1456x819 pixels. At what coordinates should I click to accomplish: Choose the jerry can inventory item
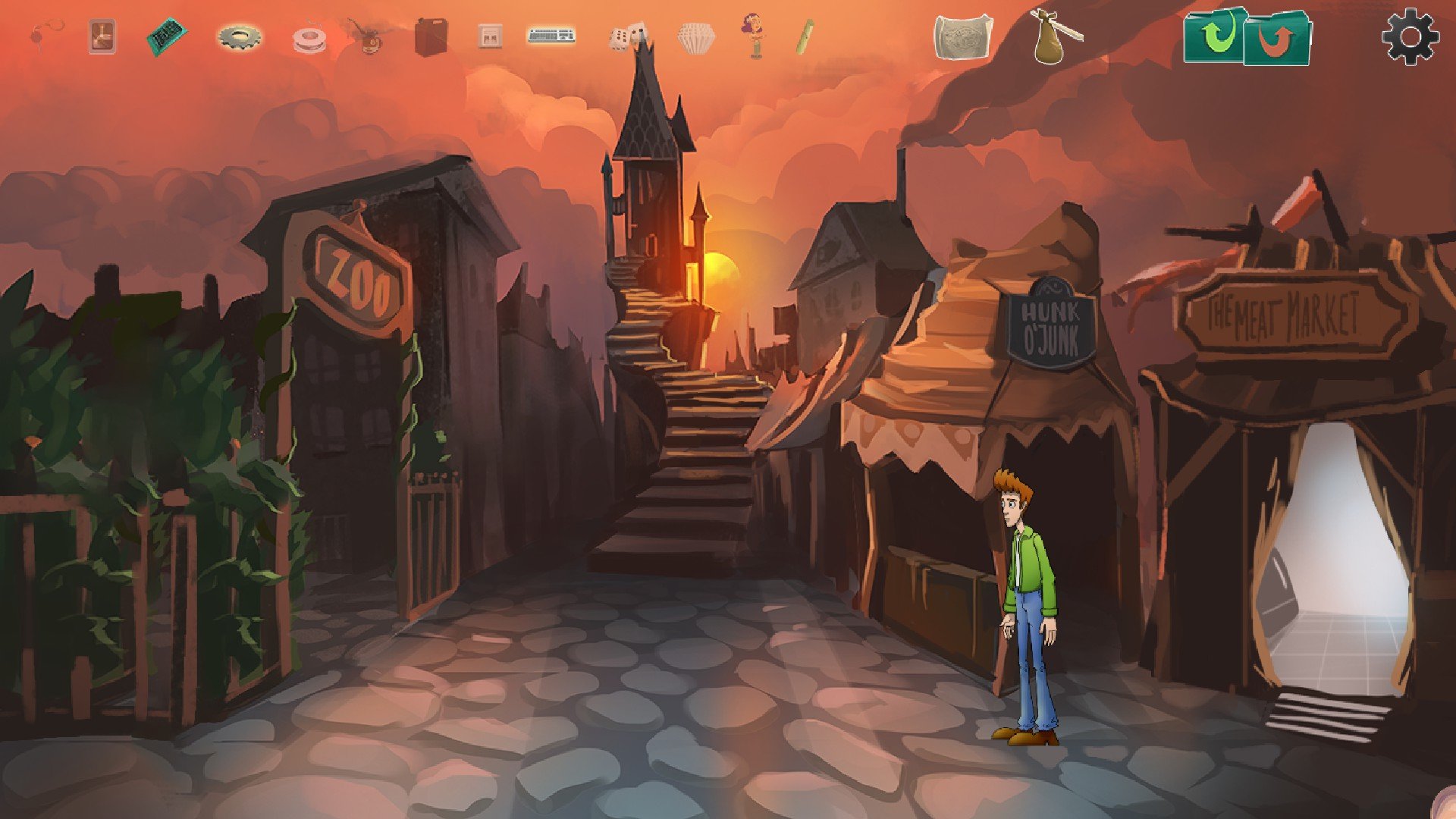[431, 36]
